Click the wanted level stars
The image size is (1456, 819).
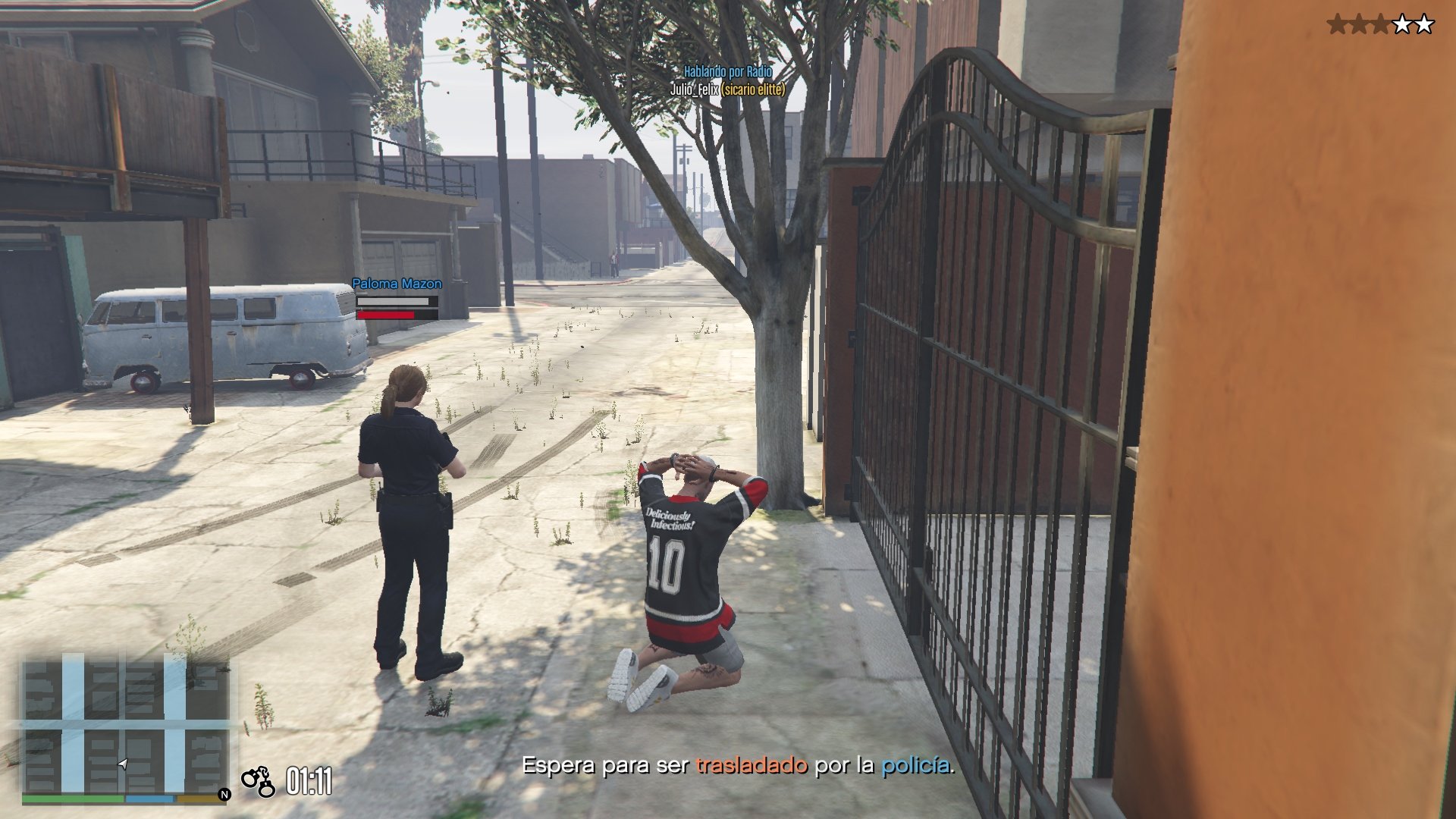click(x=1380, y=25)
